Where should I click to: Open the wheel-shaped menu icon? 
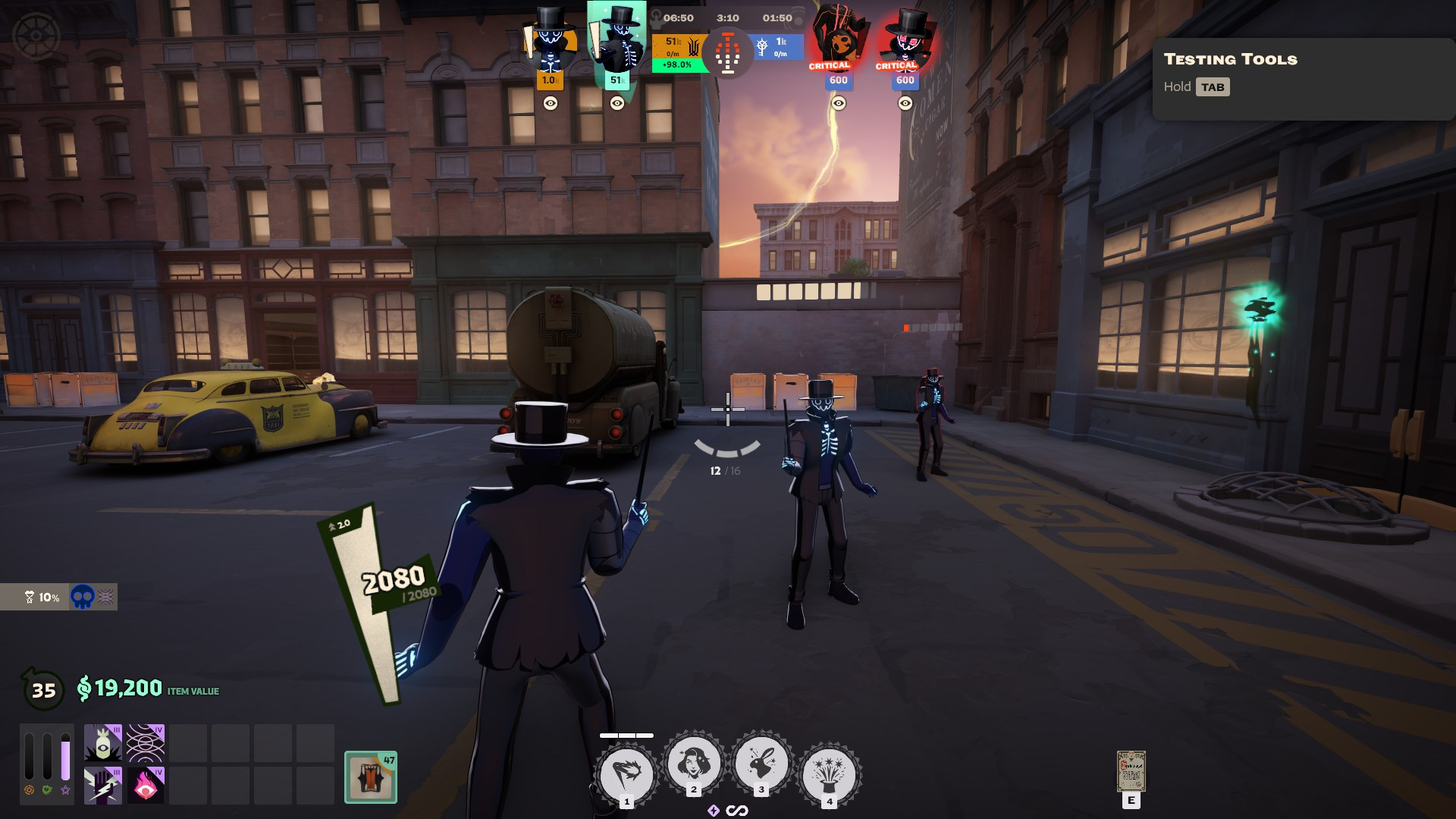click(36, 36)
